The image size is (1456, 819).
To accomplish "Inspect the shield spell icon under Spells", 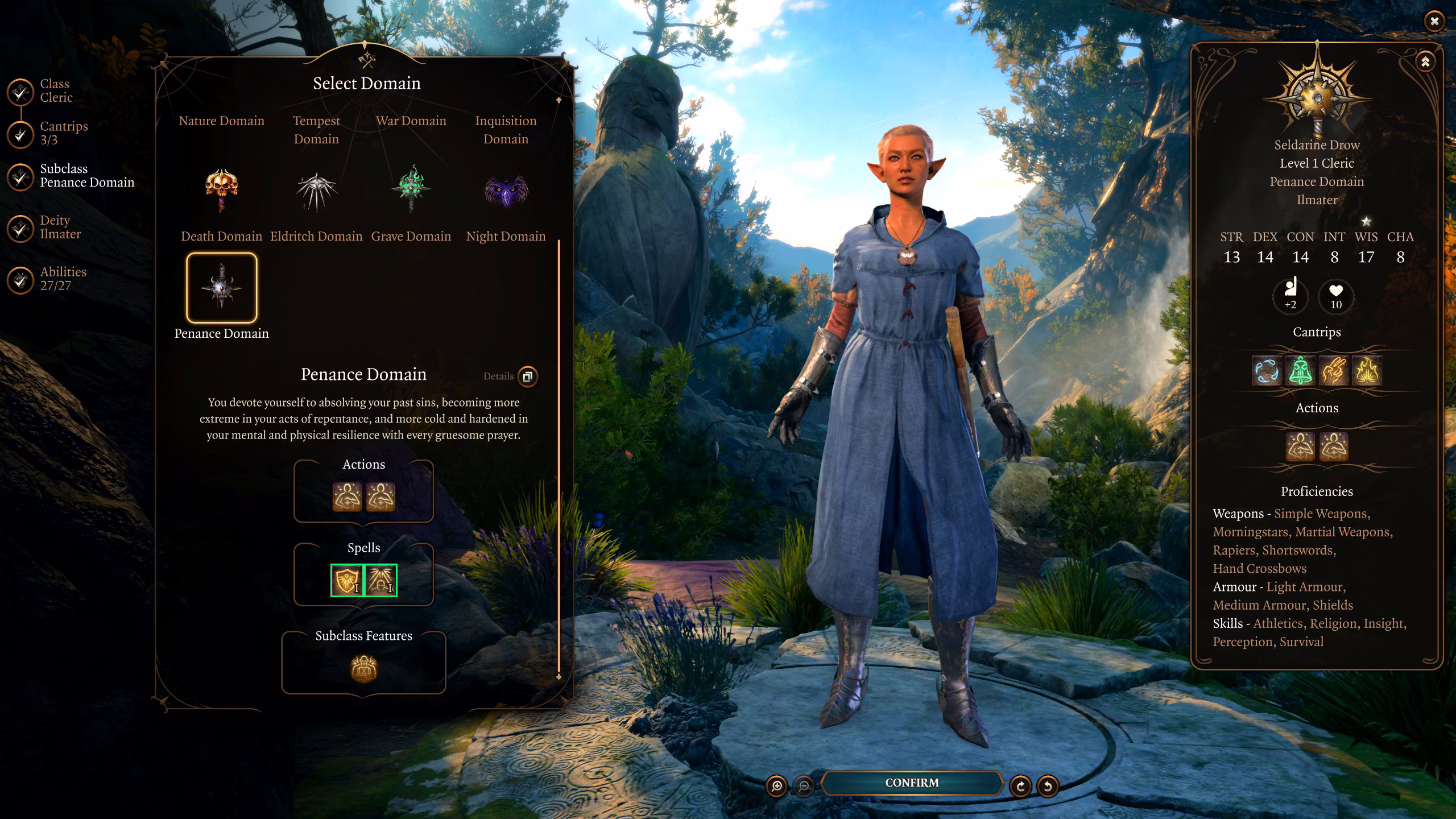I will 347,580.
